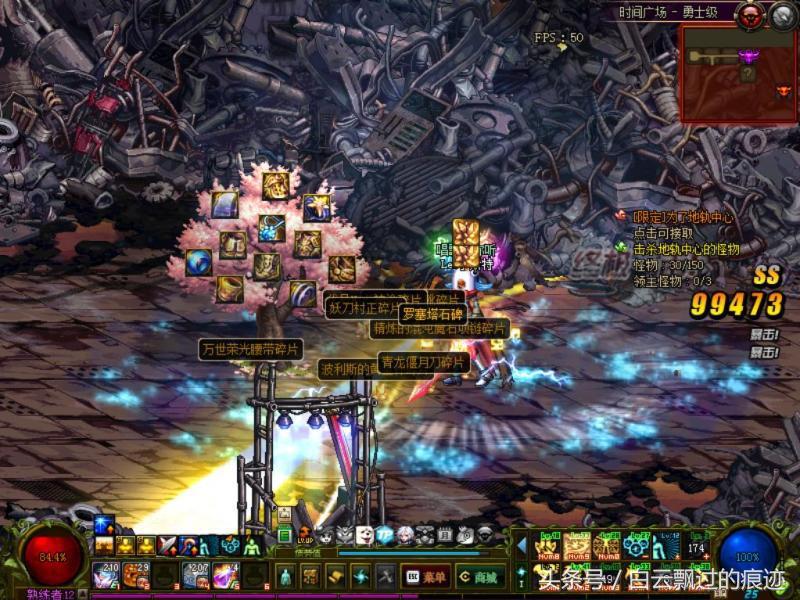
Task: Open the 菜单 (menu) button
Action: pyautogui.click(x=426, y=577)
